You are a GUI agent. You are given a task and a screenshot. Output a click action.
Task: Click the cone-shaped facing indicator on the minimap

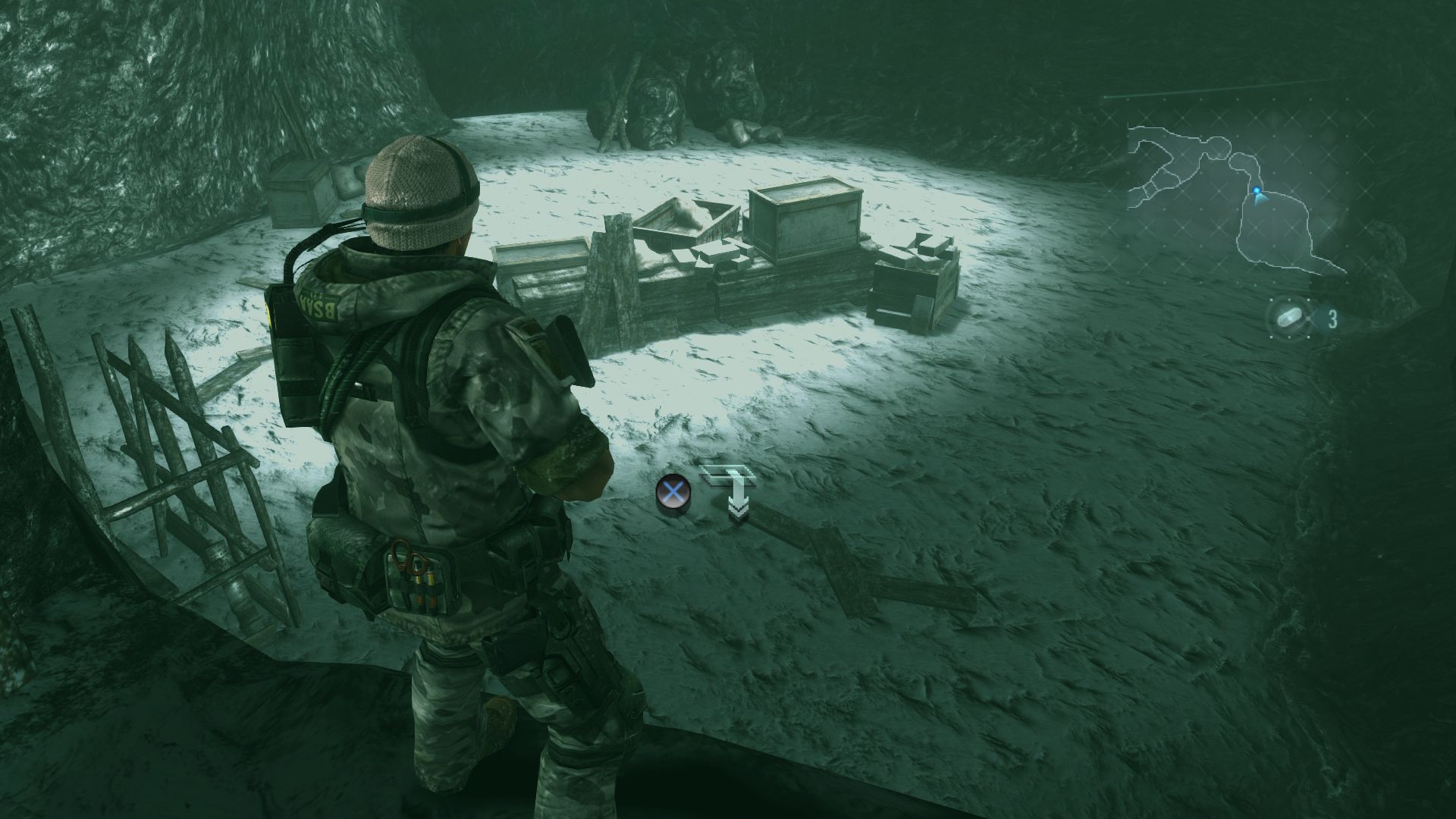point(1260,198)
